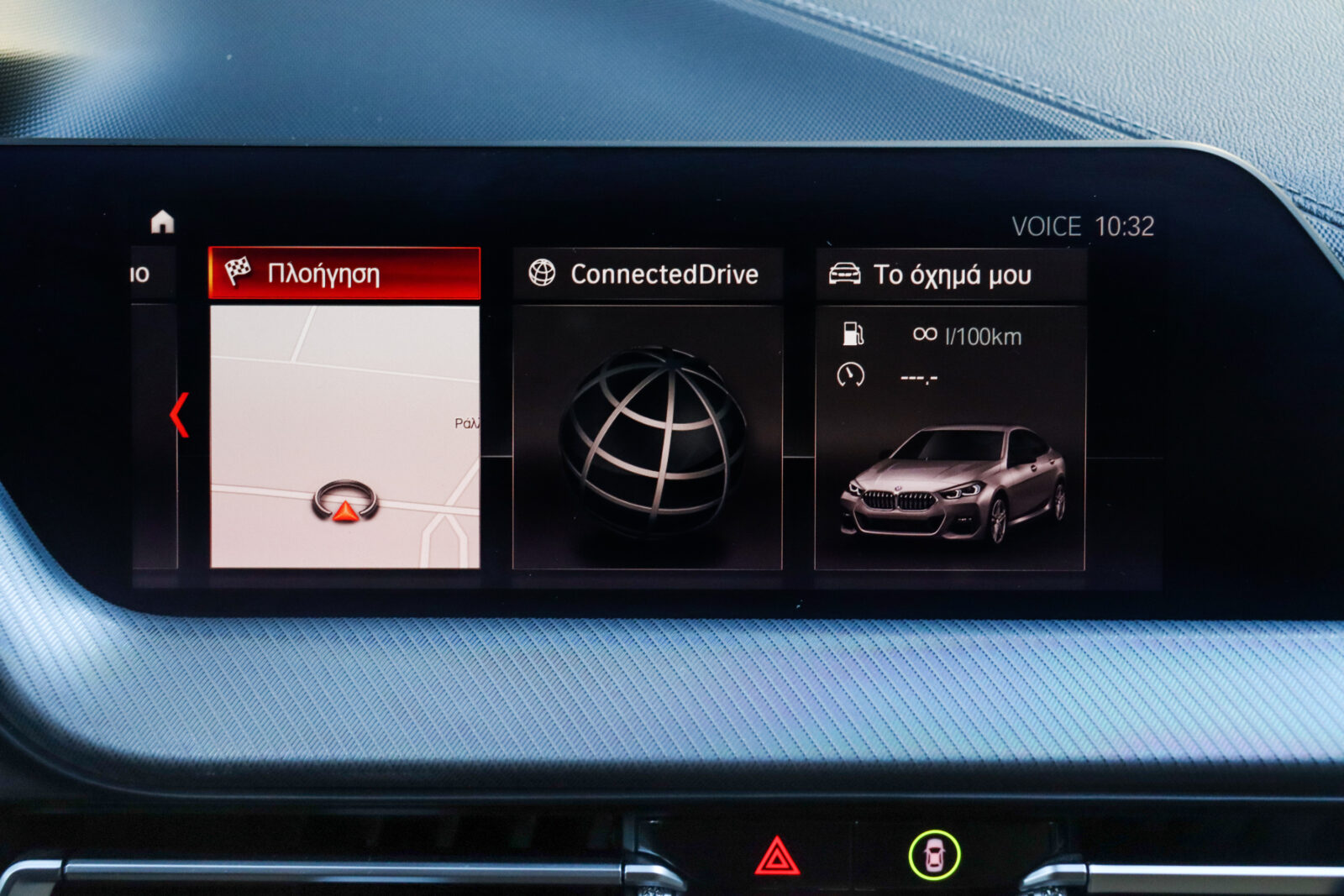Select the navigation map preview
The width and height of the screenshot is (1344, 896).
pos(344,437)
